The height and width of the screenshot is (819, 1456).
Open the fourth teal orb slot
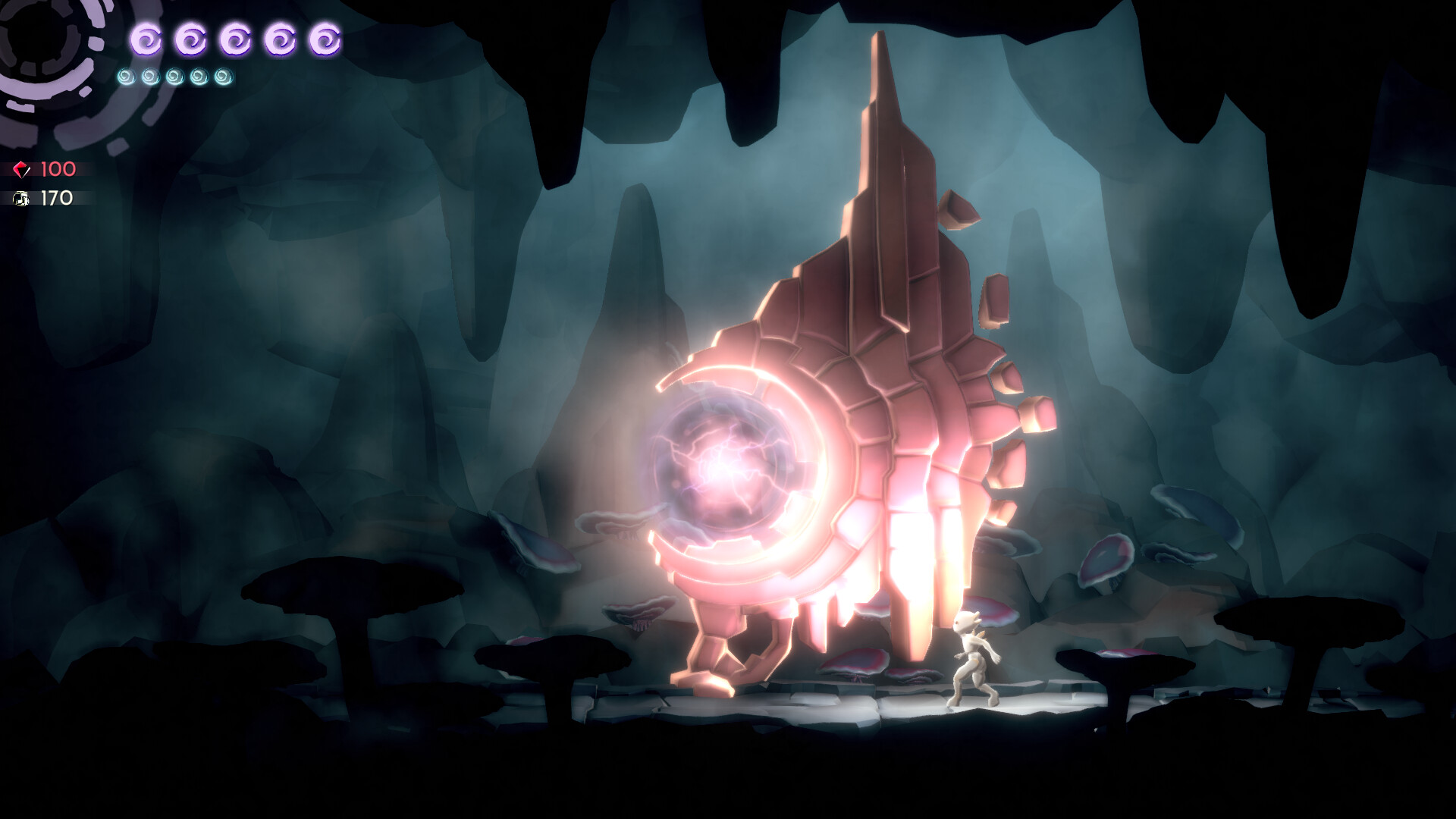199,77
